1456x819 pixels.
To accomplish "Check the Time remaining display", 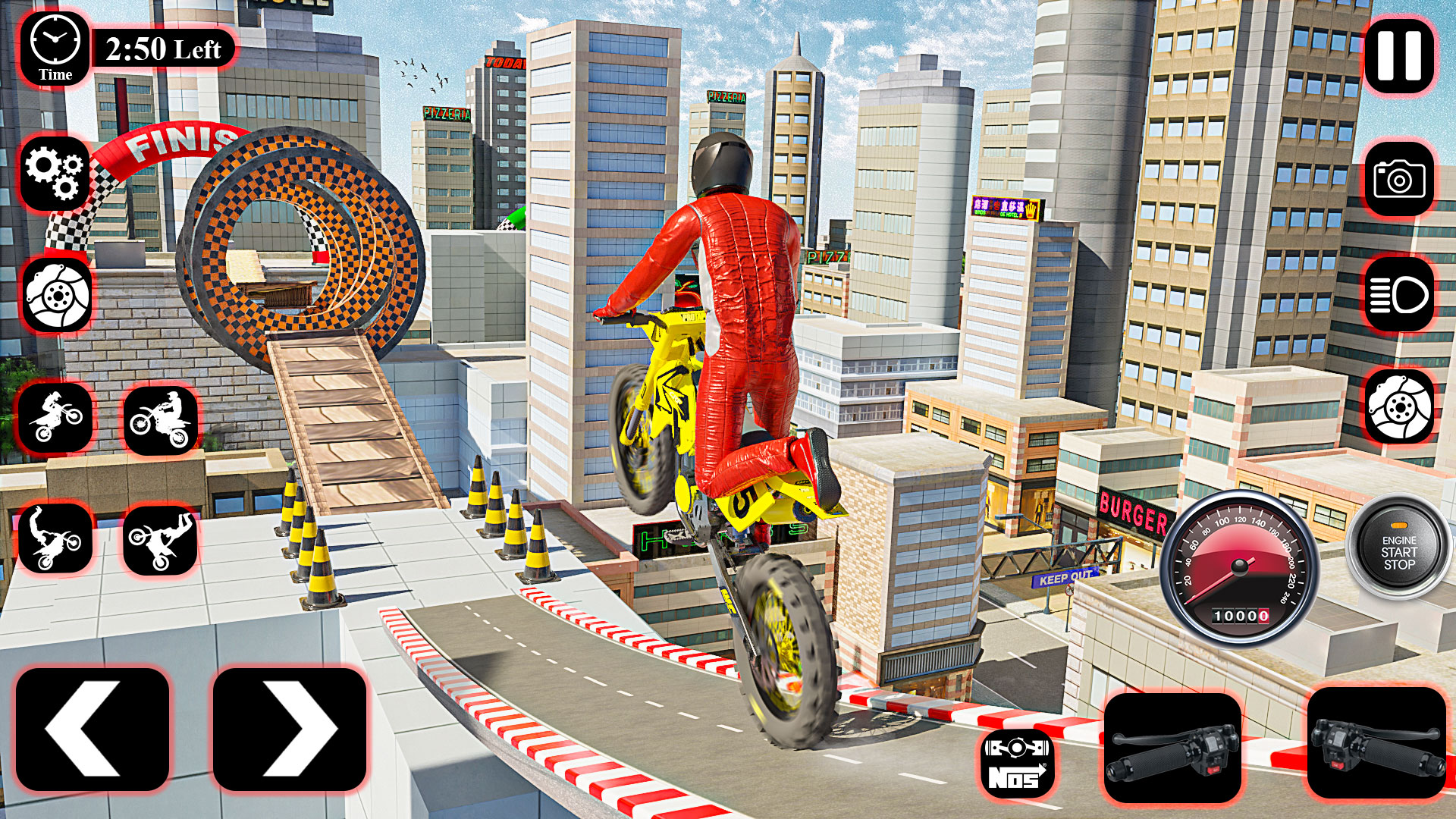I will (x=162, y=48).
